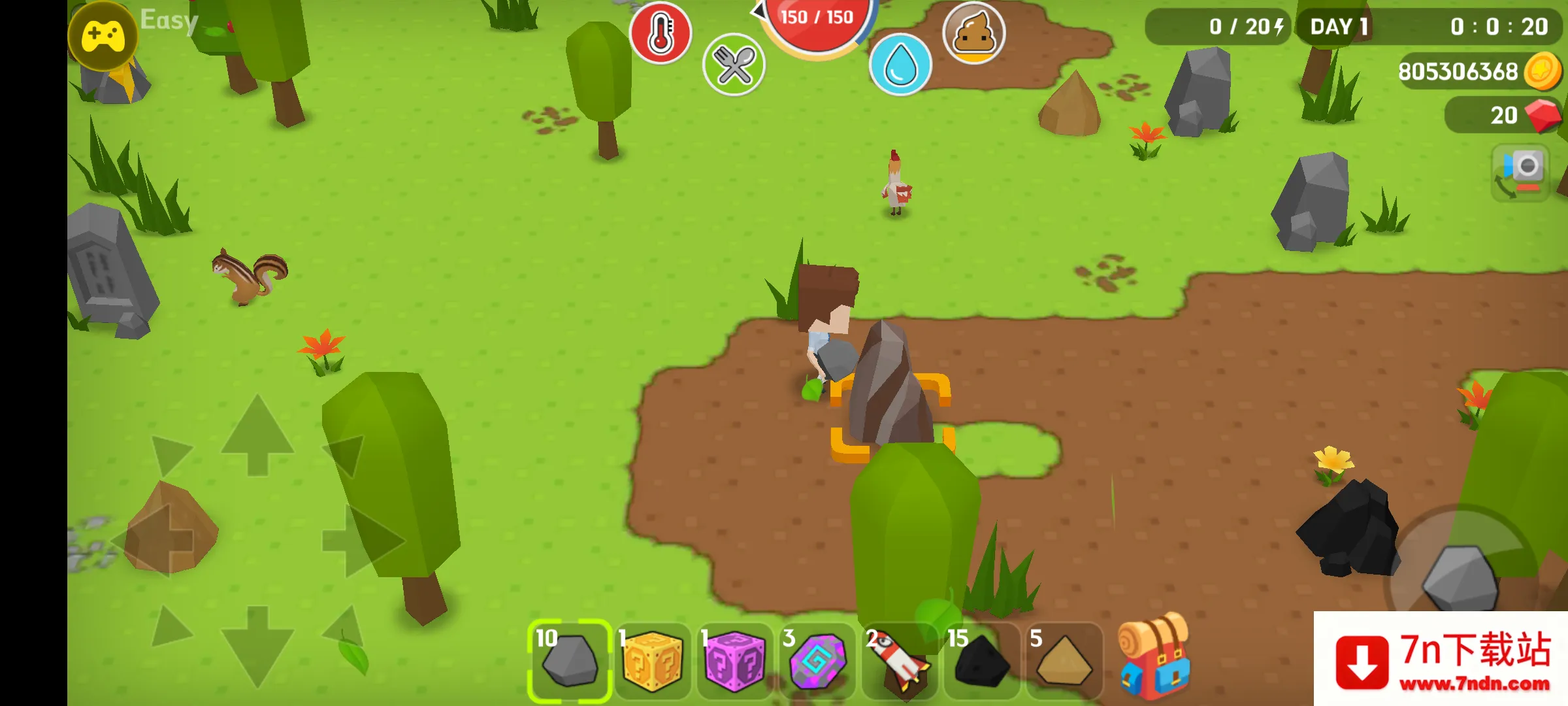Select the yellow mystery box slot
This screenshot has width=1568, height=706.
click(653, 660)
